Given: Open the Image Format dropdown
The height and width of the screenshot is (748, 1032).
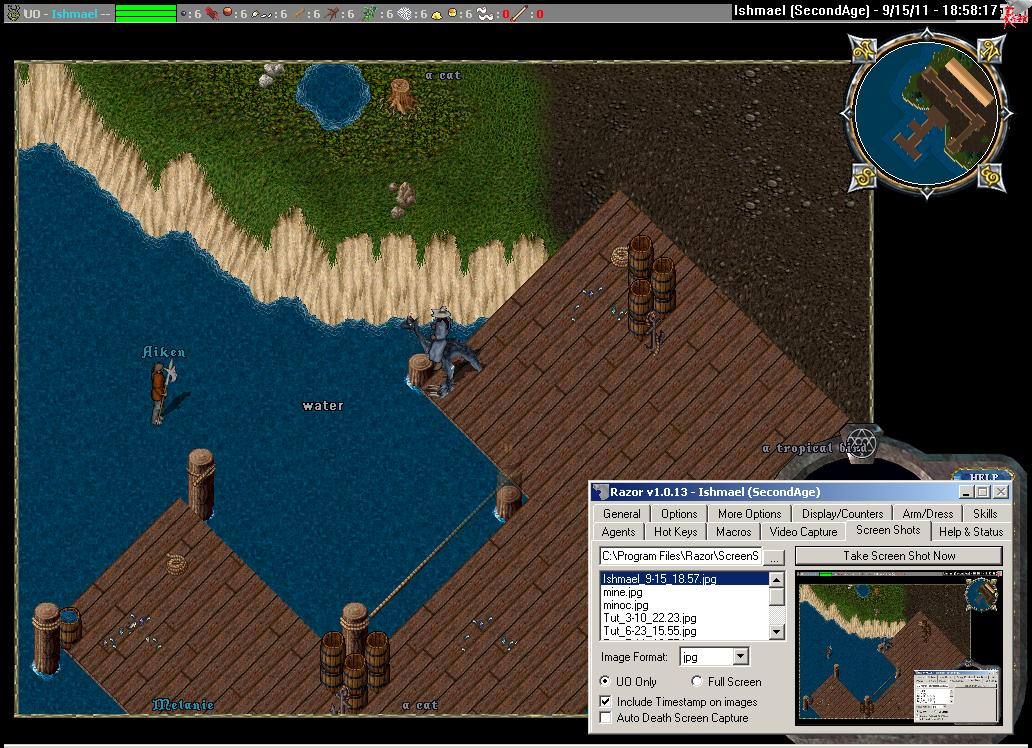Looking at the screenshot, I should tap(740, 657).
